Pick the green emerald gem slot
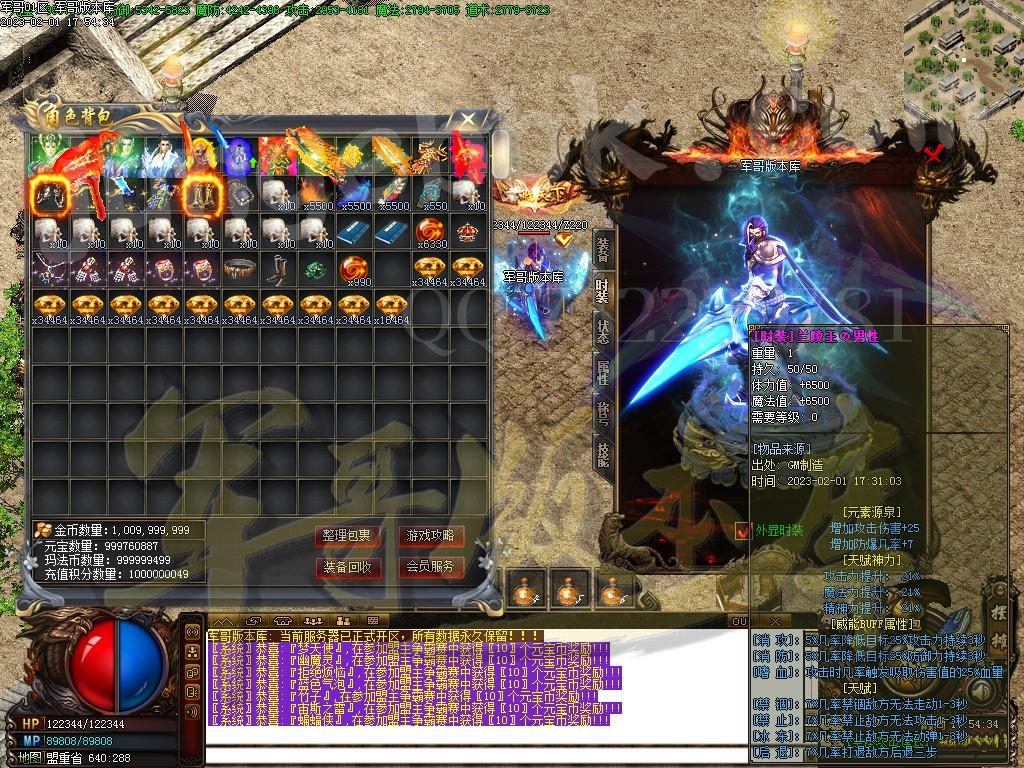Screen dimensions: 1024x768 [x=315, y=269]
